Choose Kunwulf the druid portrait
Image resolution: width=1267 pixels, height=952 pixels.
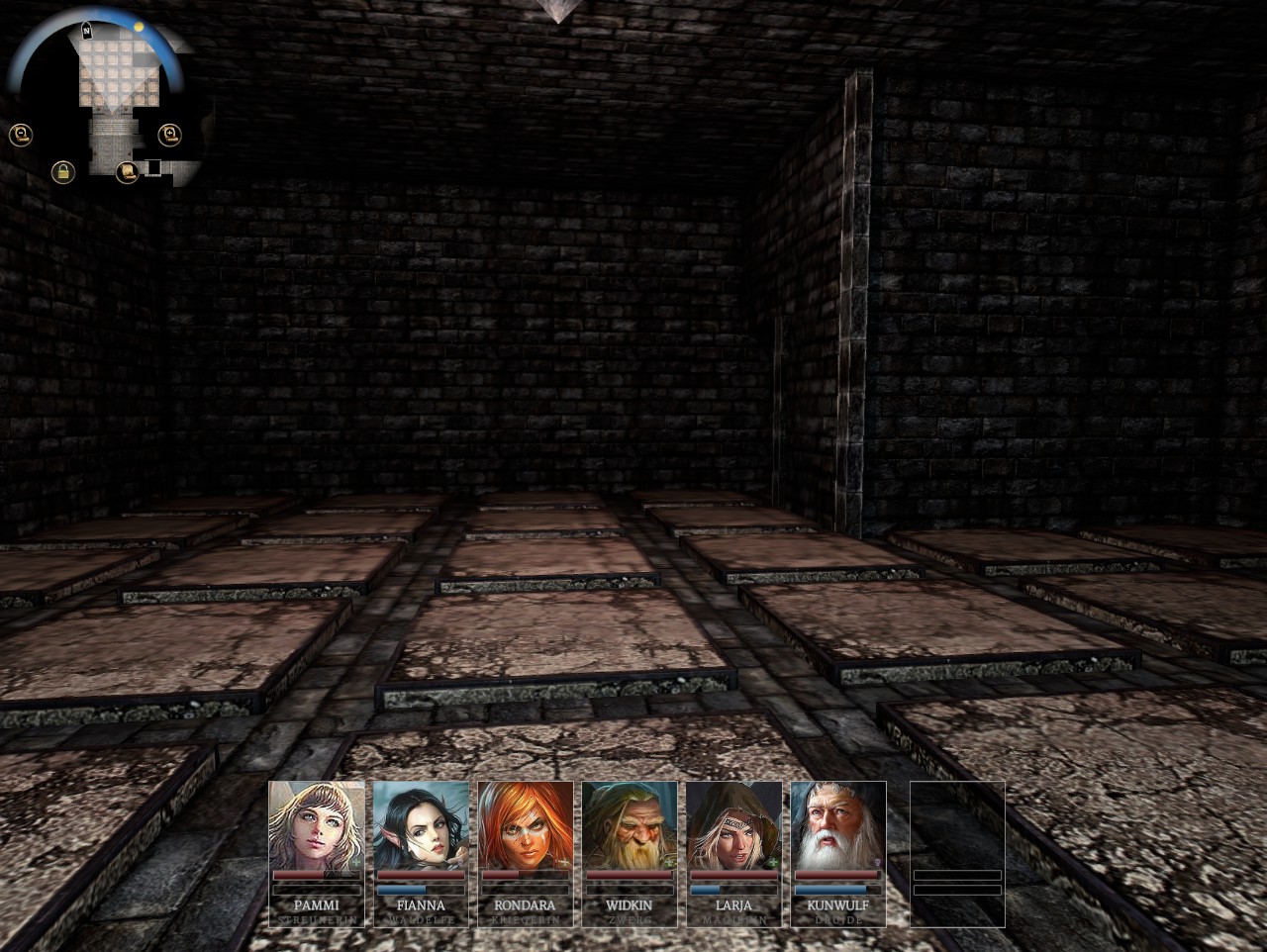pyautogui.click(x=837, y=825)
